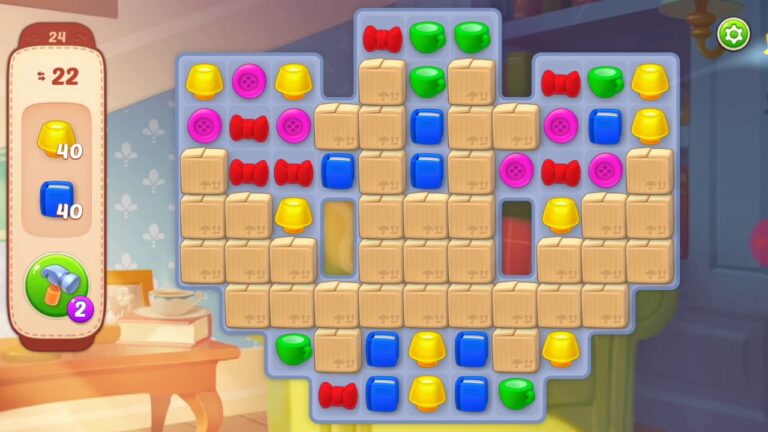Select the green cup in the bottom row
This screenshot has height=432, width=768.
click(516, 392)
